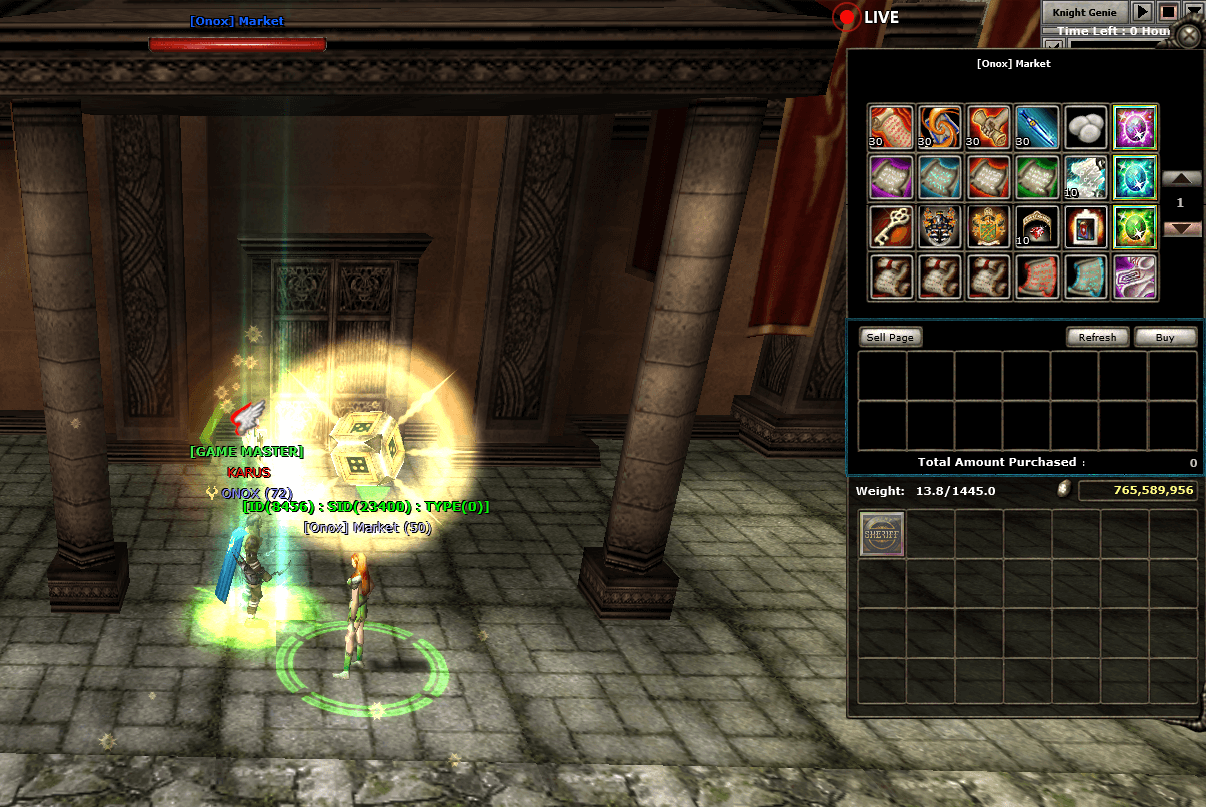Select the green sparkling gem item

pos(1134,227)
